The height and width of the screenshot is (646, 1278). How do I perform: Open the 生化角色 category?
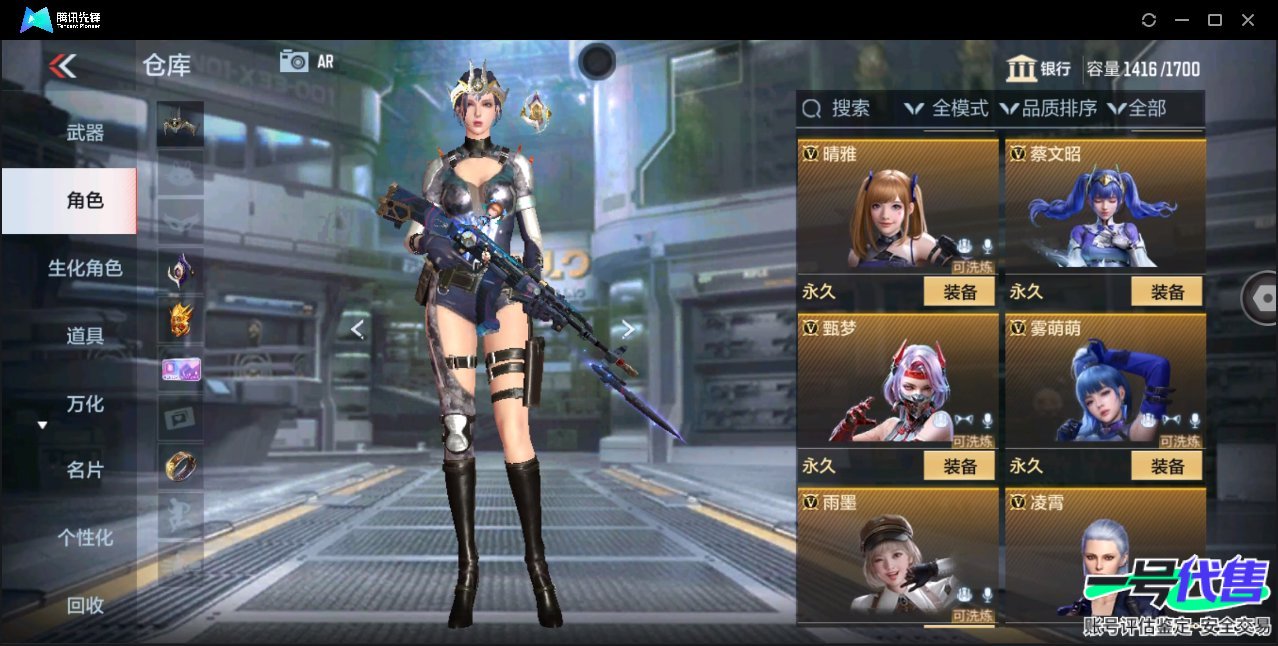[x=85, y=268]
